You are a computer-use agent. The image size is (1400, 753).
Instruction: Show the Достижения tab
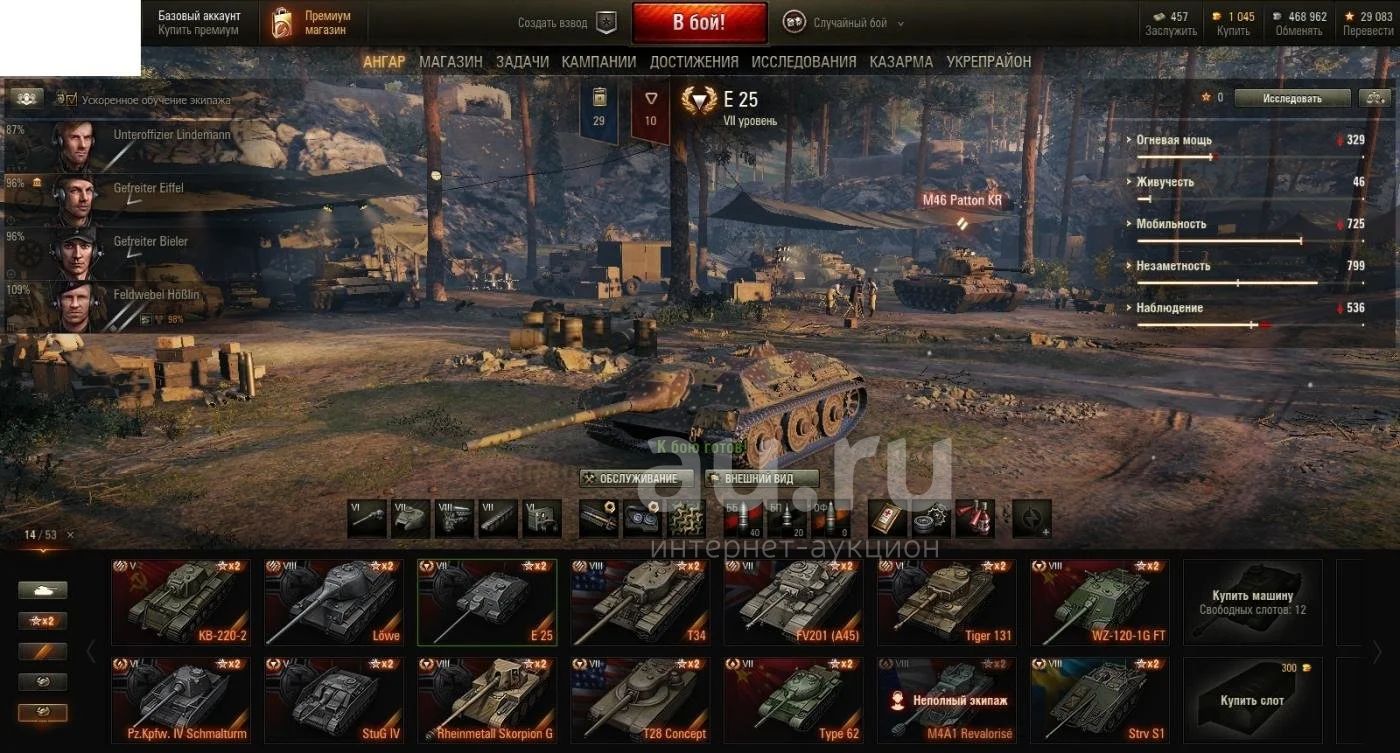pyautogui.click(x=694, y=62)
